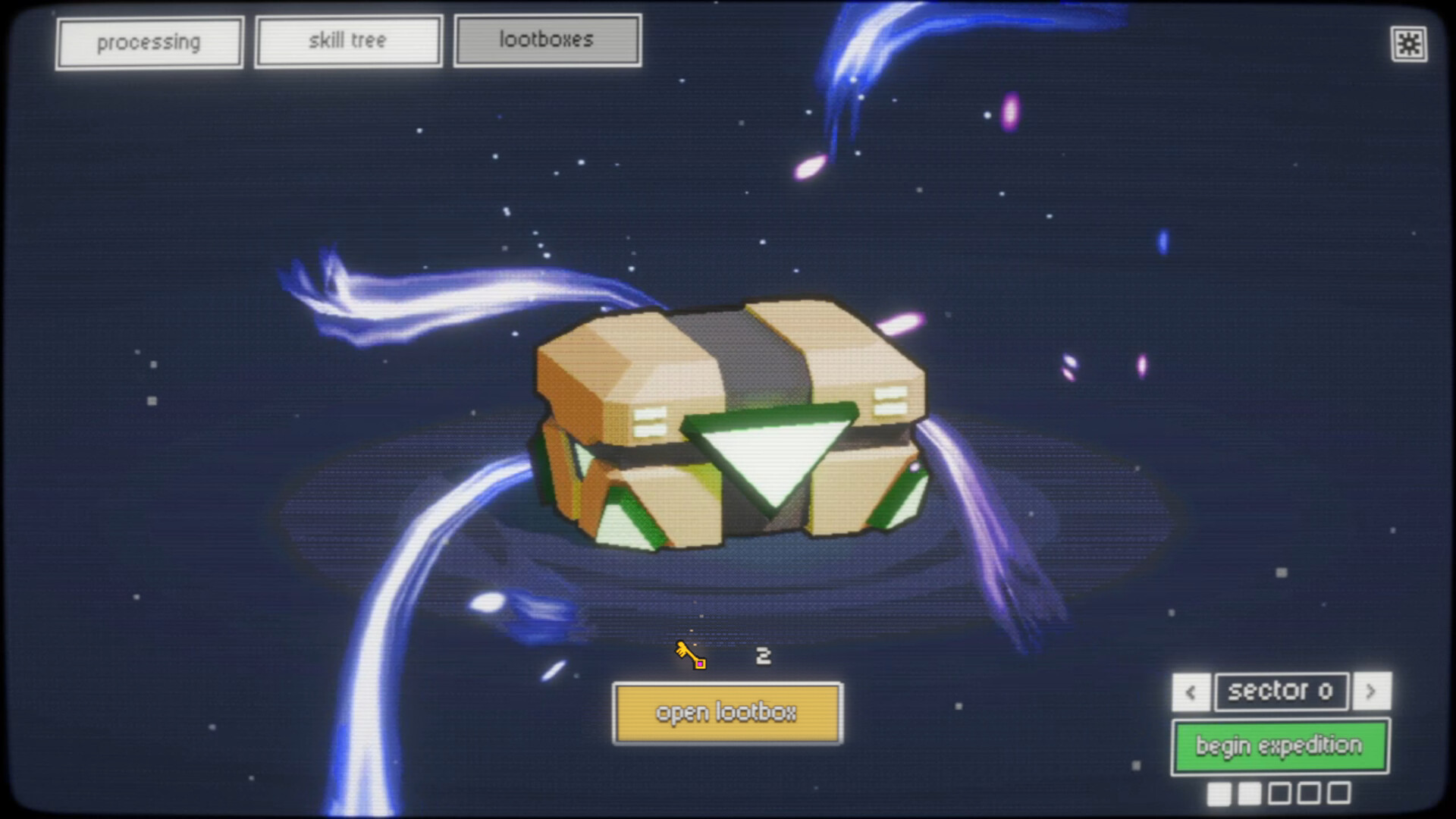
Task: Toggle the fourth sector progress square
Action: [1310, 794]
